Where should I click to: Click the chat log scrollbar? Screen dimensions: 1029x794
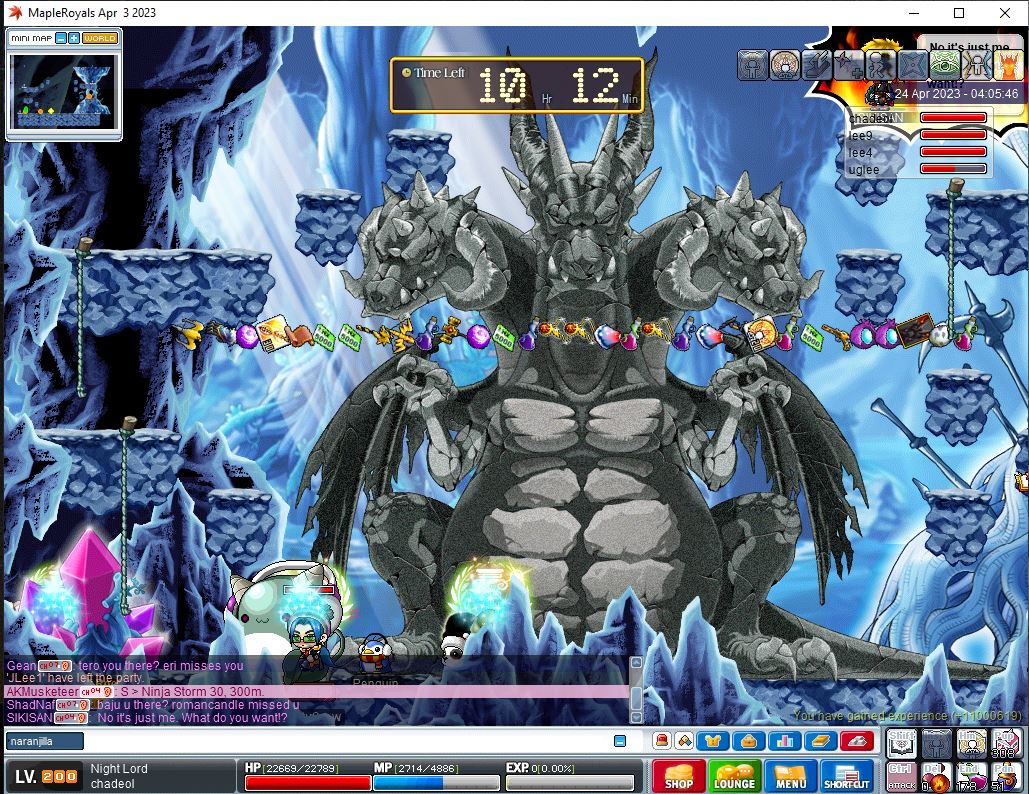635,690
